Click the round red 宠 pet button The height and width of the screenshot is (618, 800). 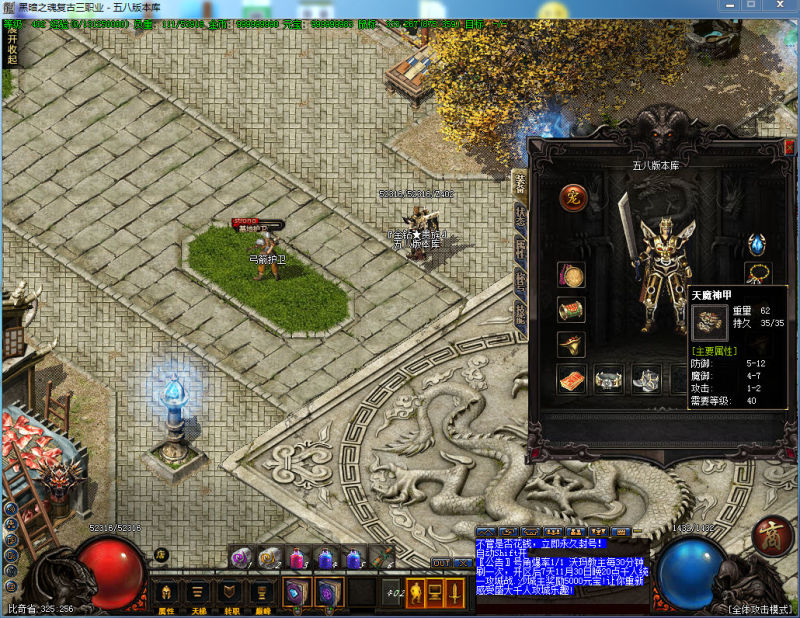[572, 197]
